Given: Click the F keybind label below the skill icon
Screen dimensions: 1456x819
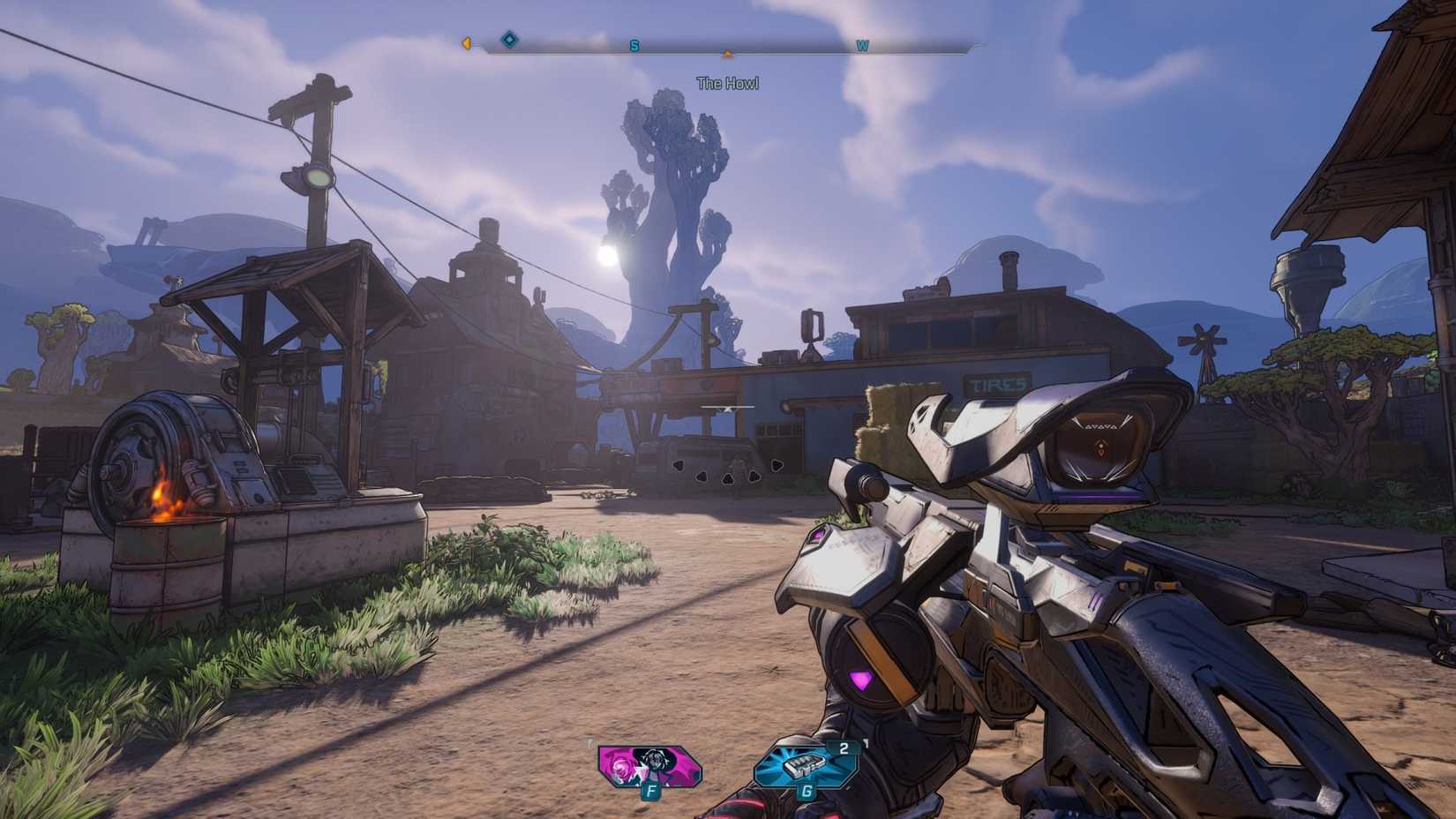Looking at the screenshot, I should [x=650, y=793].
